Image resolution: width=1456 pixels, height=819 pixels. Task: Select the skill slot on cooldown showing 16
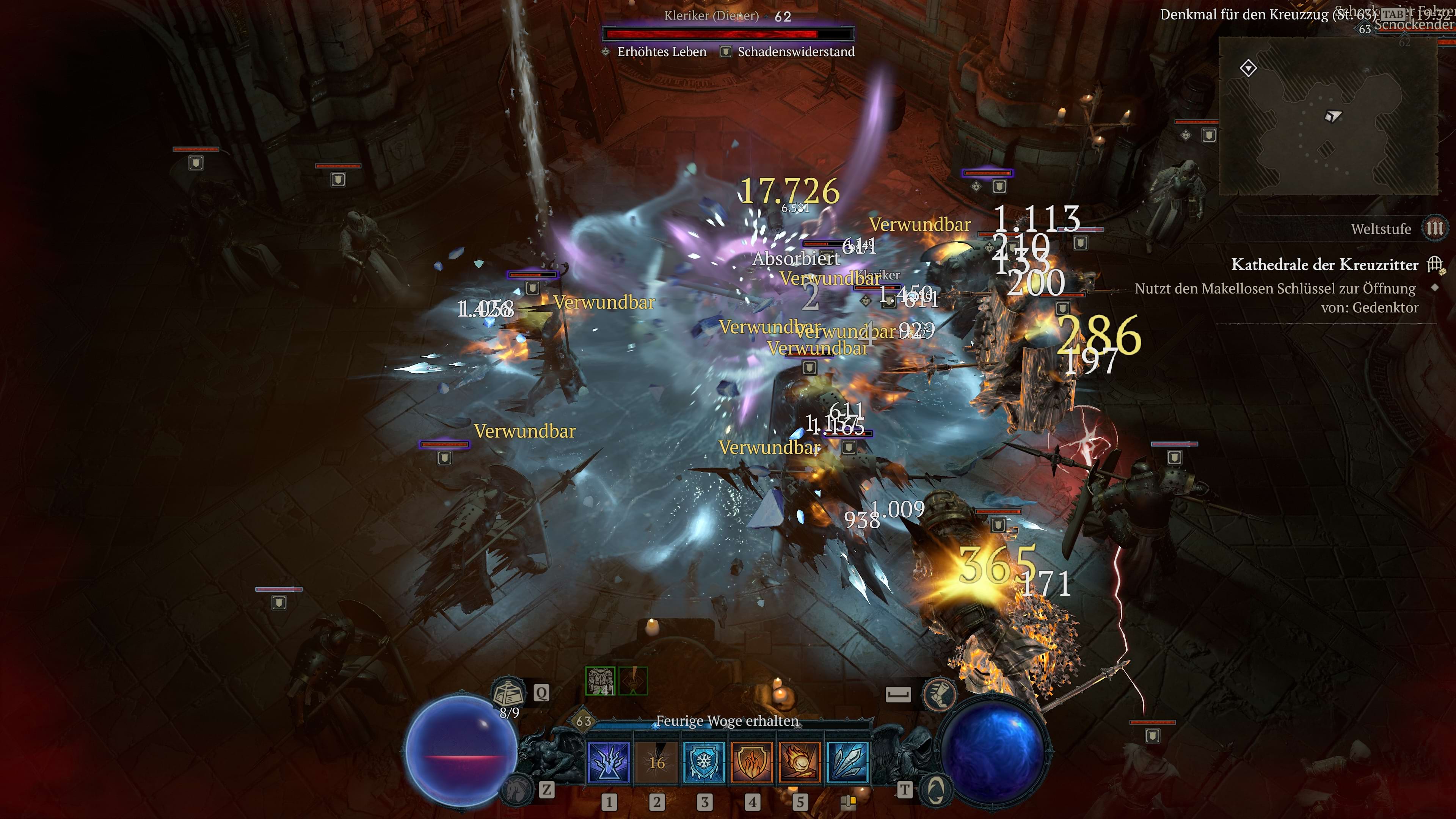(x=656, y=762)
